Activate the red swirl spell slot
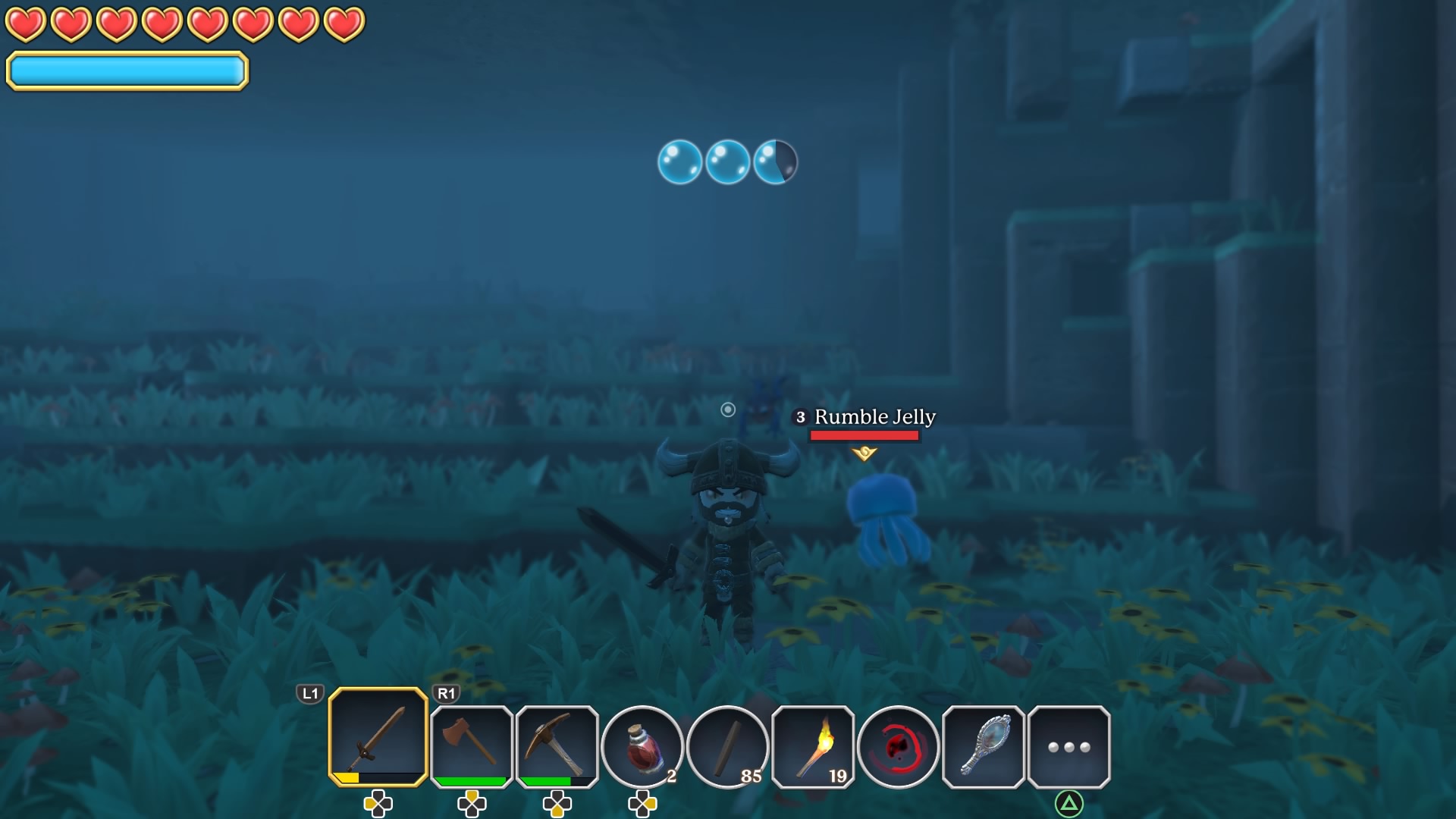The image size is (1456, 819). 898,747
